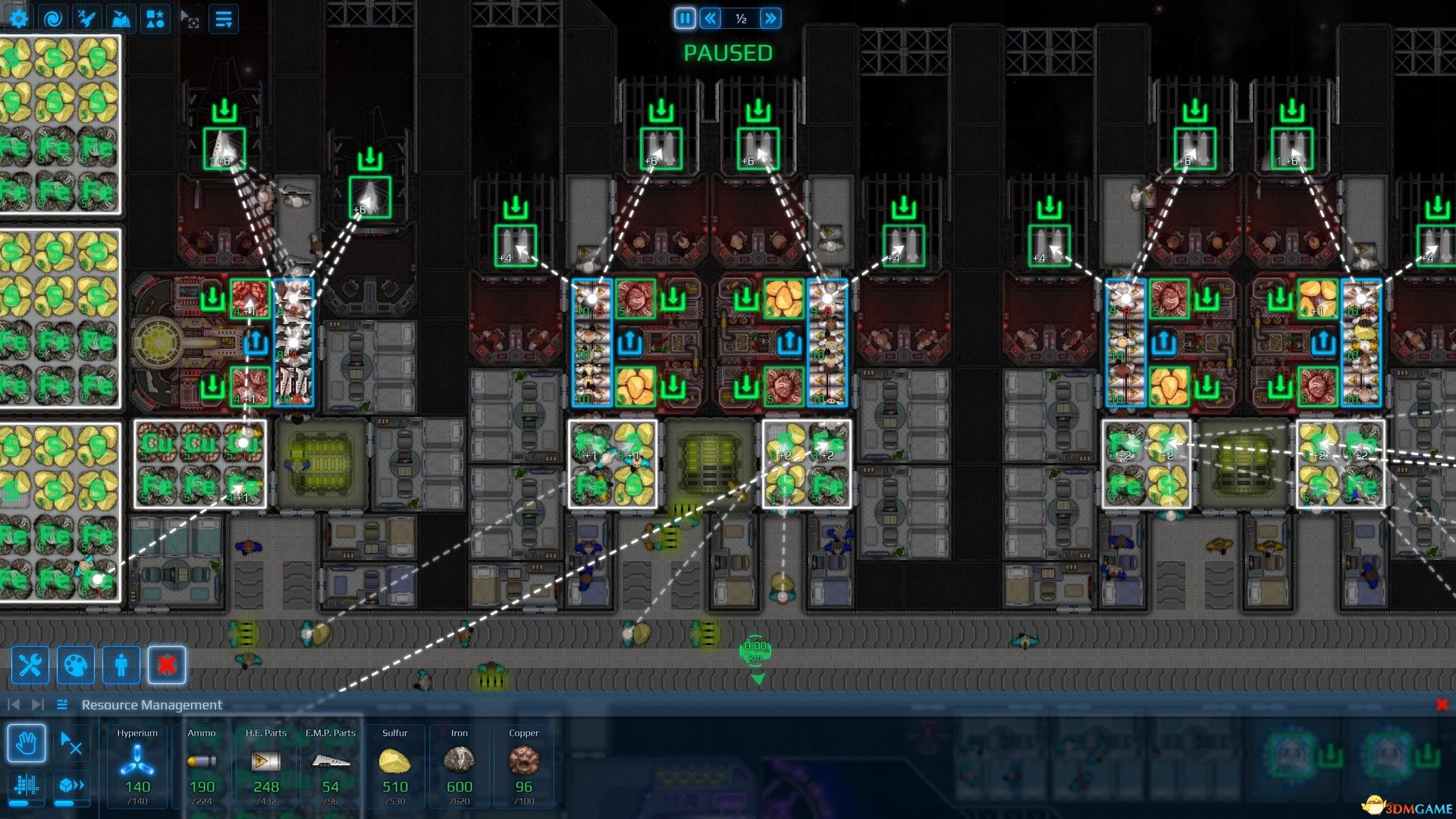Select the Sulfur resource tile
The height and width of the screenshot is (819, 1456).
pyautogui.click(x=394, y=766)
